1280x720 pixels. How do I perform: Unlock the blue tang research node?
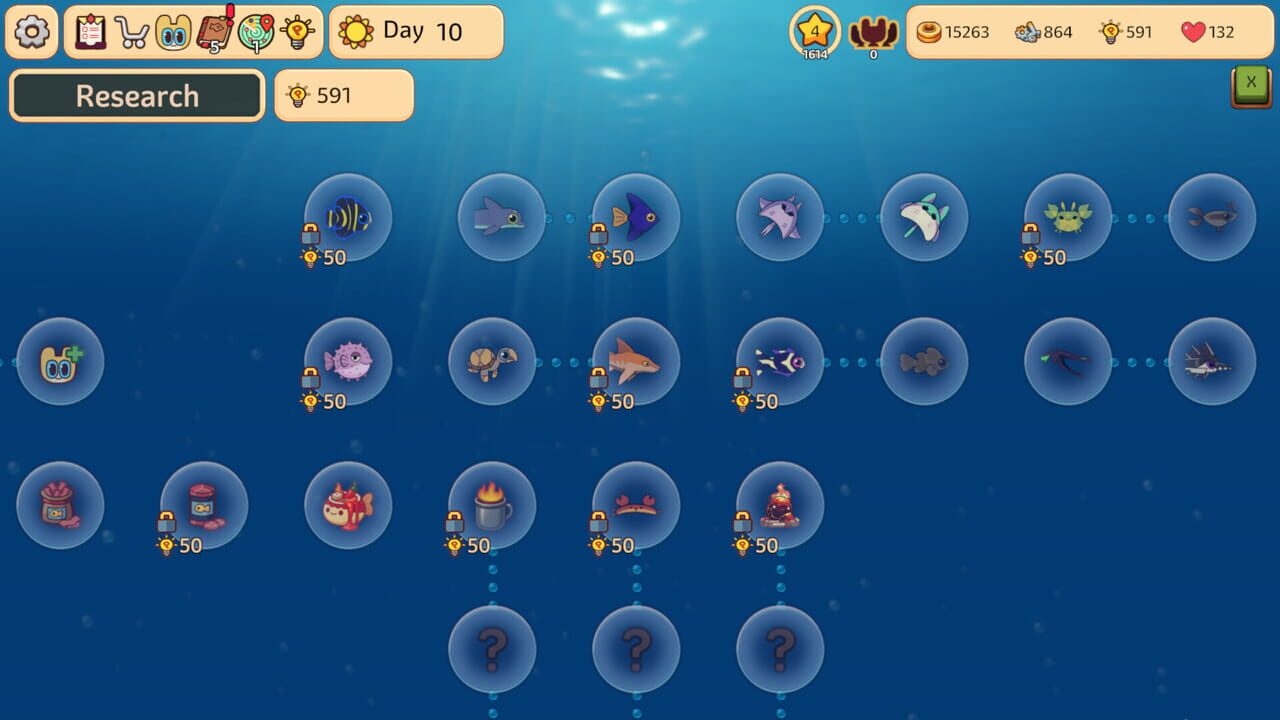point(636,217)
